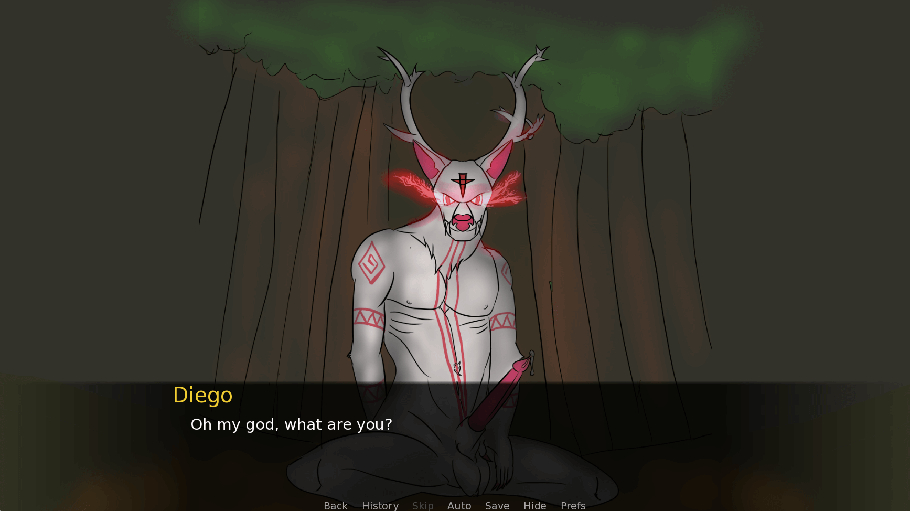Open the Prefs menu

573,505
